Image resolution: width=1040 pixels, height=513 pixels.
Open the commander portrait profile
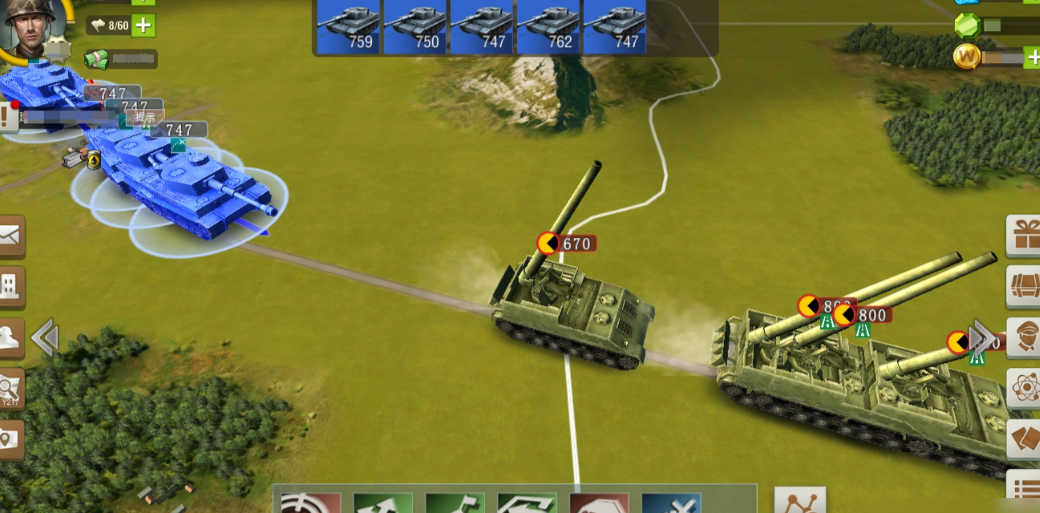[x=30, y=26]
